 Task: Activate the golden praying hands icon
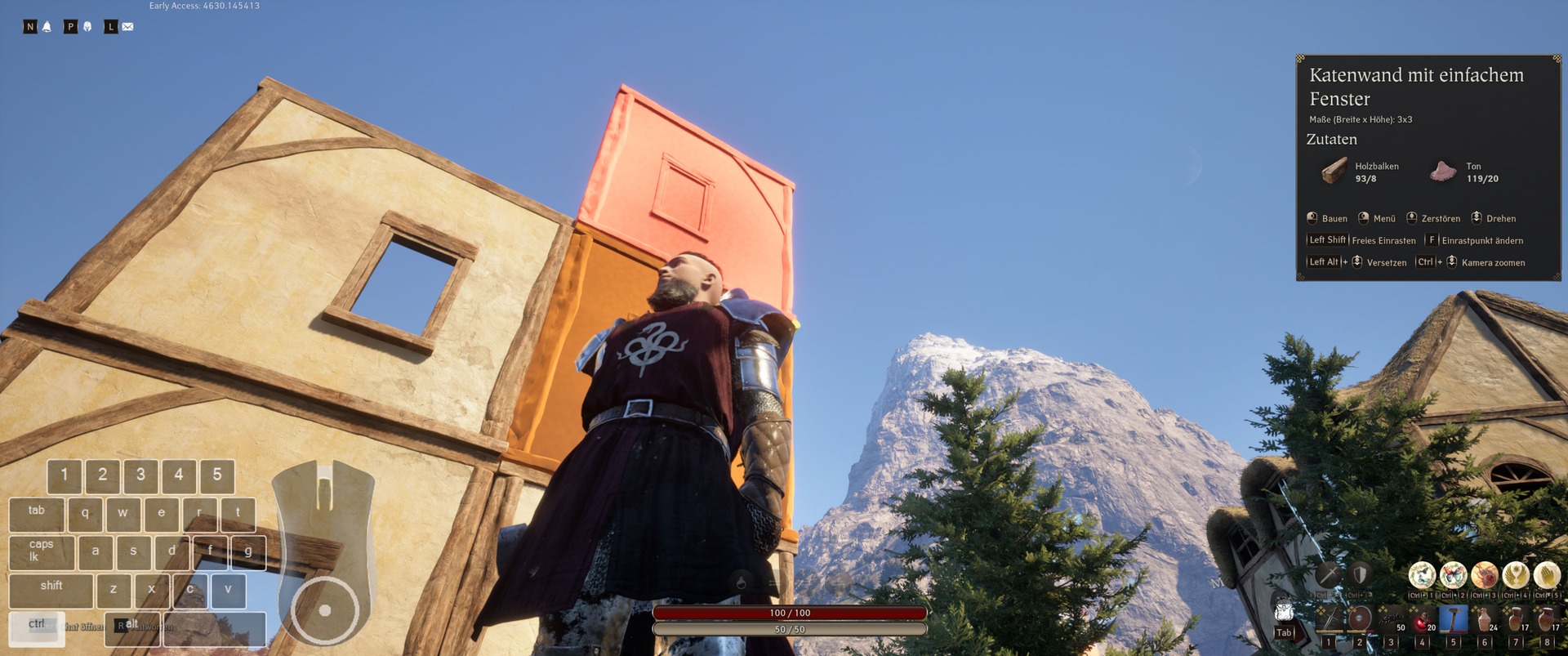pyautogui.click(x=1547, y=575)
